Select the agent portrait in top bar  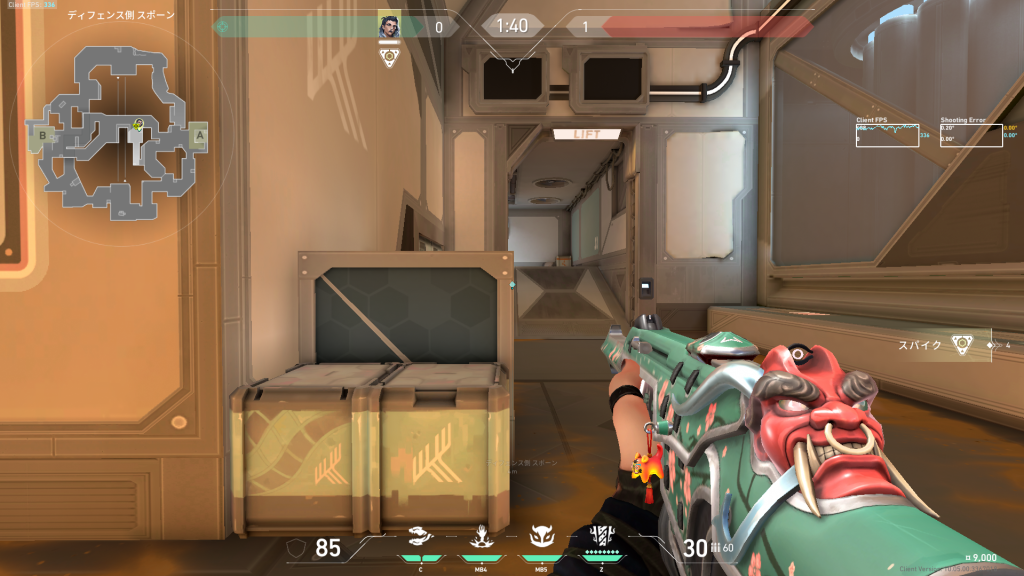(x=389, y=26)
